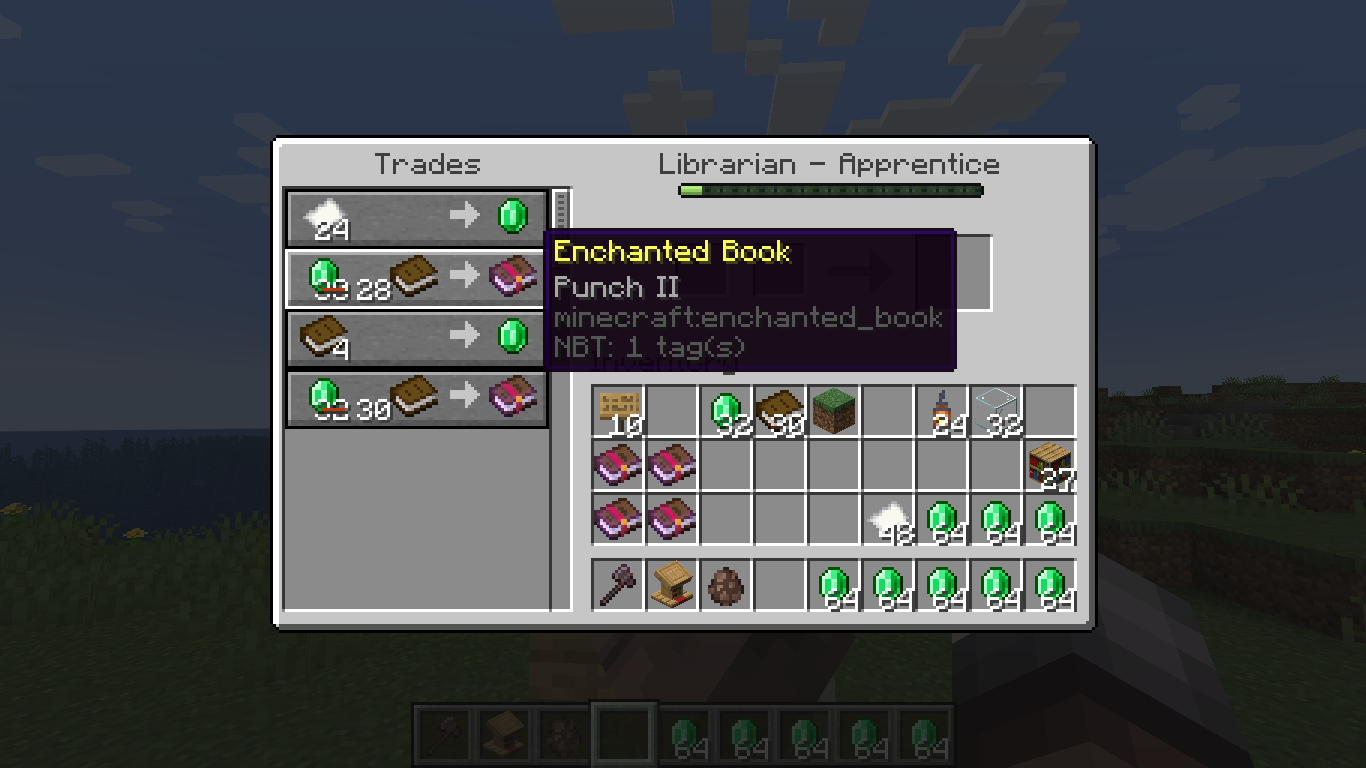This screenshot has width=1366, height=768.
Task: Select the glass block stack
Action: click(x=997, y=412)
